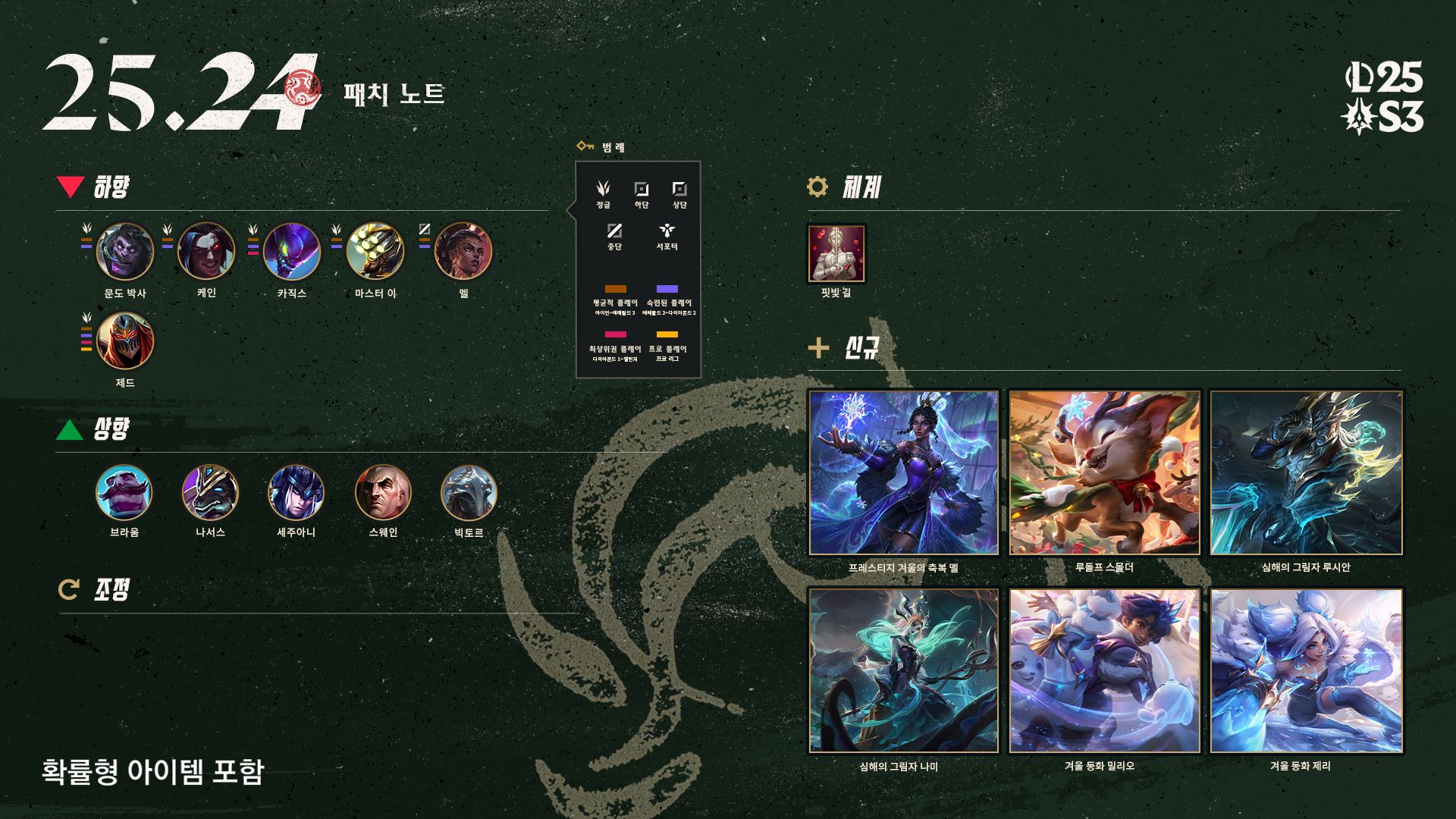Select the support role icon in the legend
The height and width of the screenshot is (819, 1456).
[667, 231]
